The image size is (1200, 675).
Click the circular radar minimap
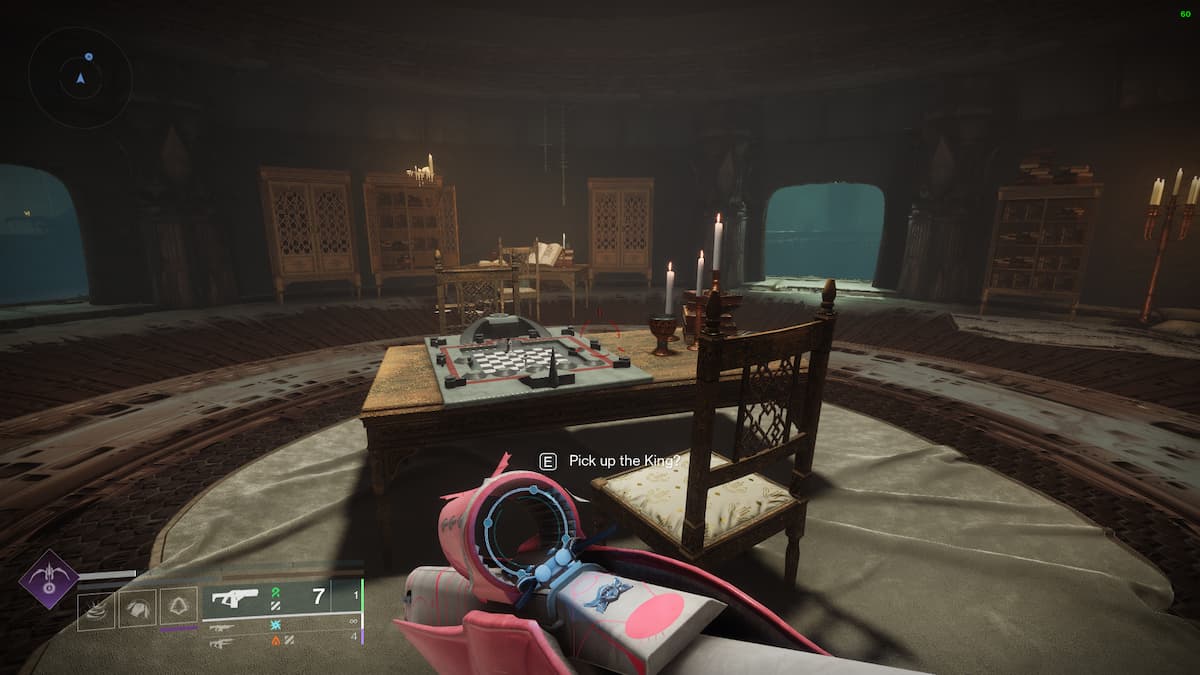[80, 77]
